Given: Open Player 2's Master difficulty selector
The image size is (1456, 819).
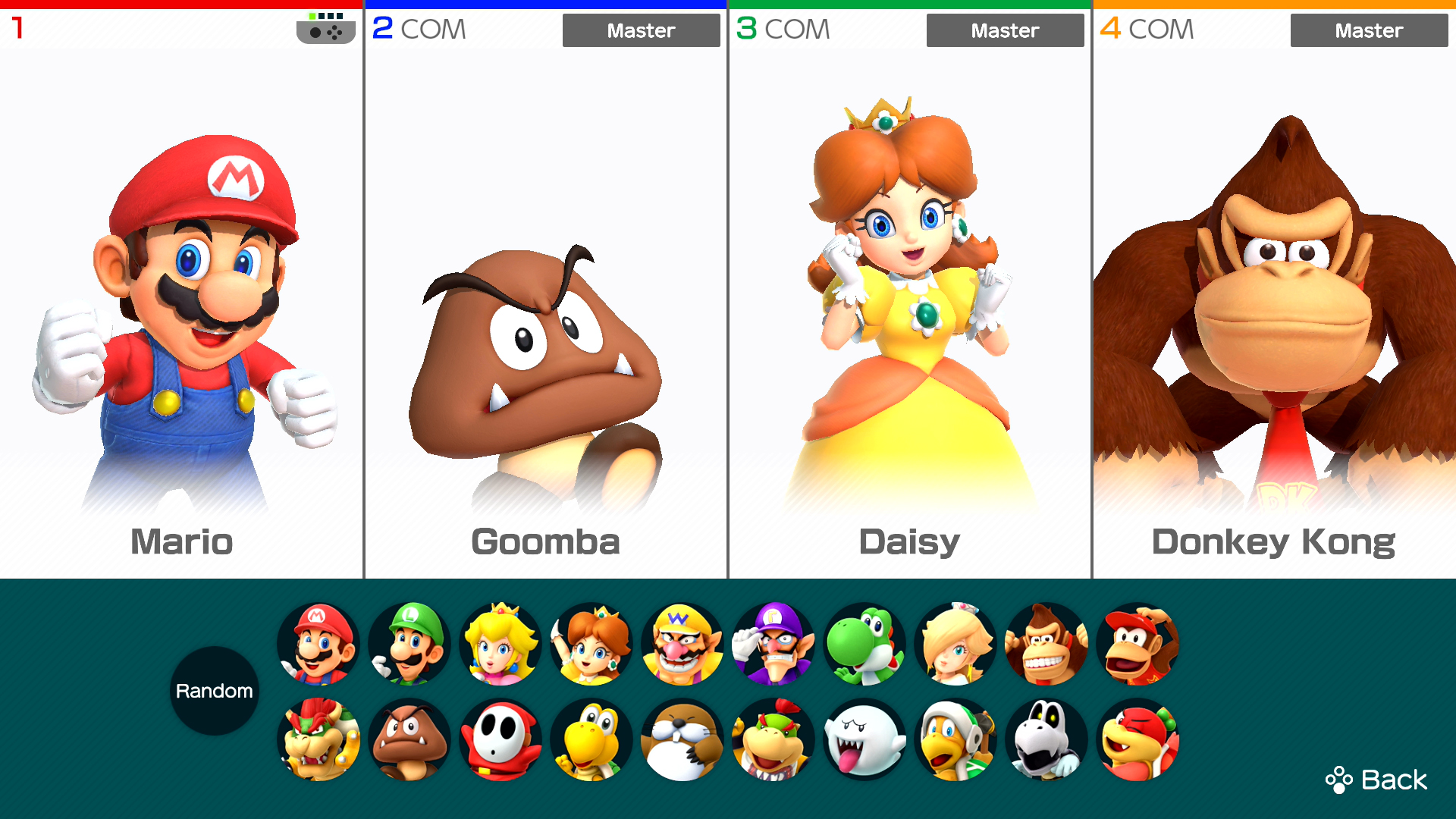Looking at the screenshot, I should [x=641, y=30].
